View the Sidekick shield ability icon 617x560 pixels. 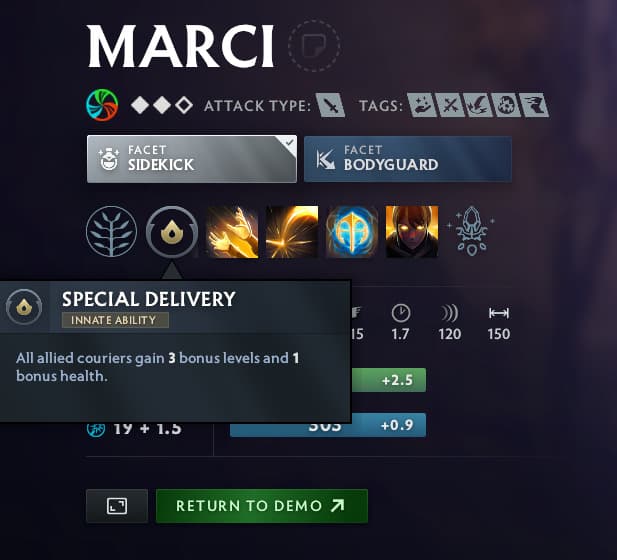point(352,232)
